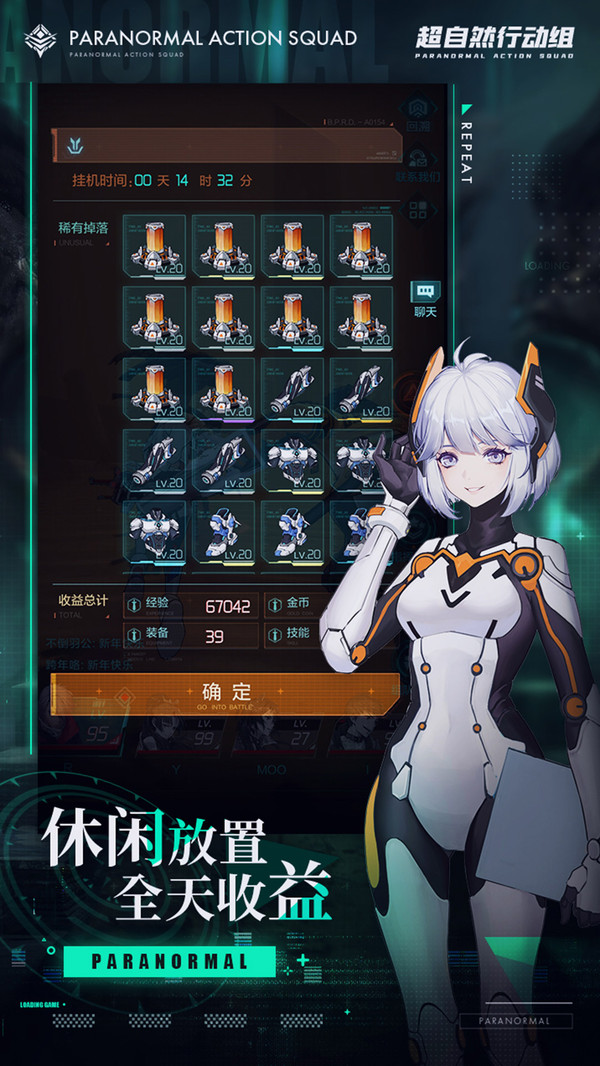This screenshot has height=1066, width=600.
Task: Tap the info icon beside 金币
Action: pos(273,605)
